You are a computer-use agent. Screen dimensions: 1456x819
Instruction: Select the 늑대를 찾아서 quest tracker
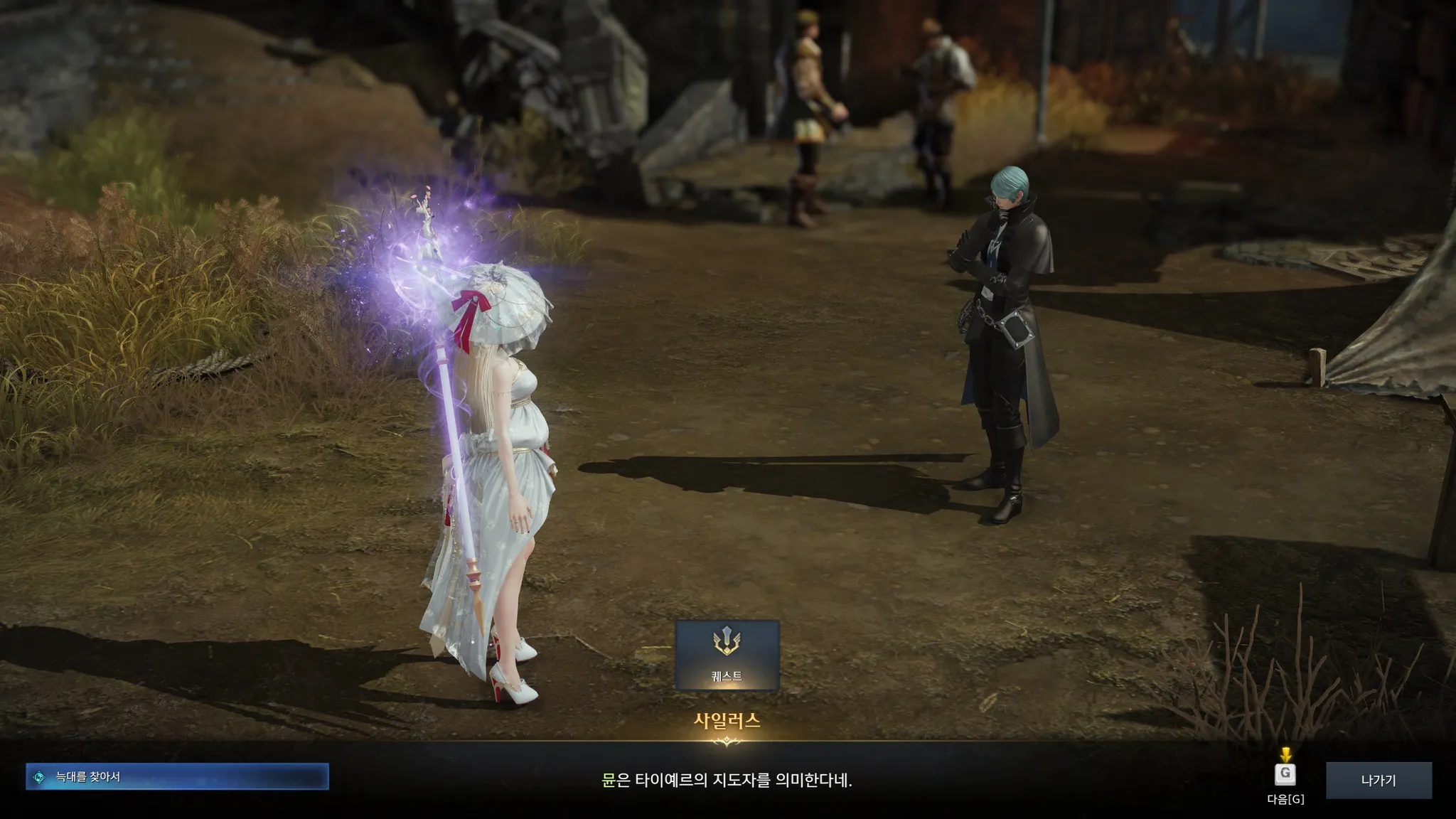[177, 777]
